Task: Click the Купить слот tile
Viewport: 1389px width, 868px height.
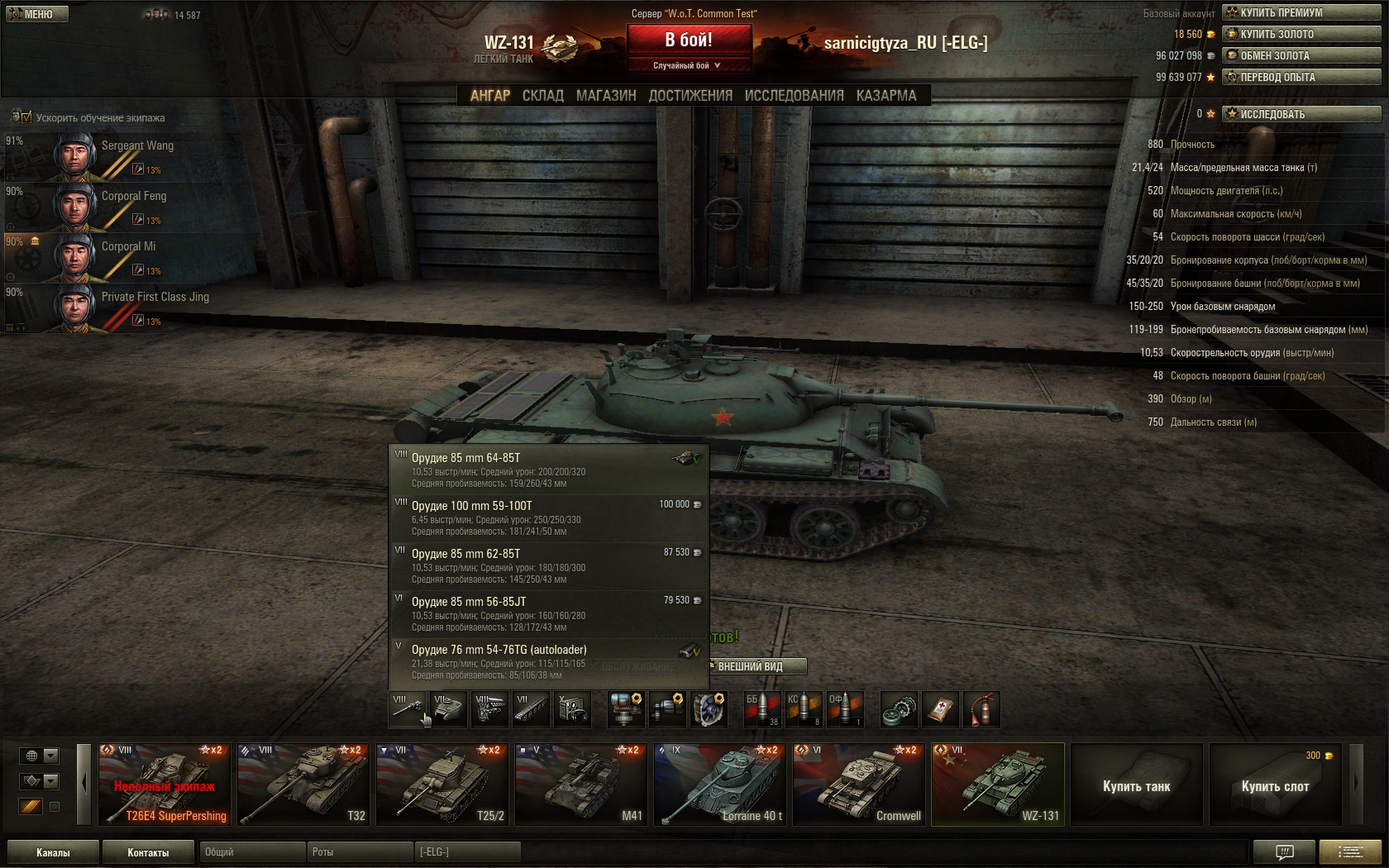Action: point(1275,785)
